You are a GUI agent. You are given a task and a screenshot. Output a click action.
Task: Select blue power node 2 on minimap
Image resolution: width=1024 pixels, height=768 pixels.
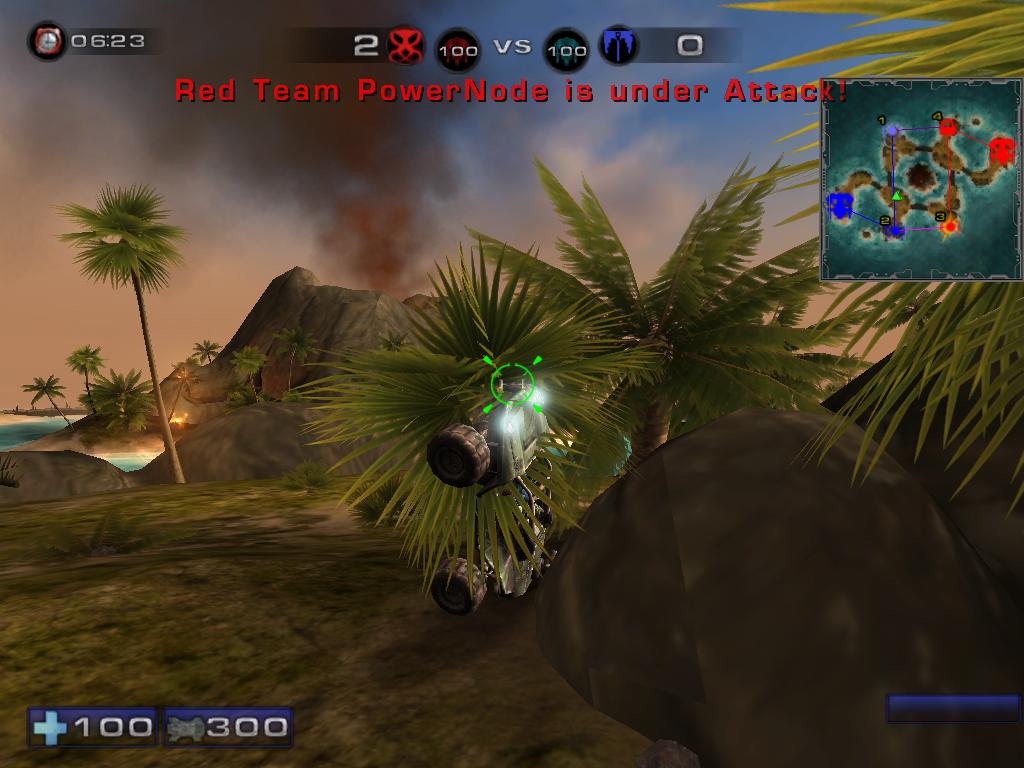coord(897,231)
